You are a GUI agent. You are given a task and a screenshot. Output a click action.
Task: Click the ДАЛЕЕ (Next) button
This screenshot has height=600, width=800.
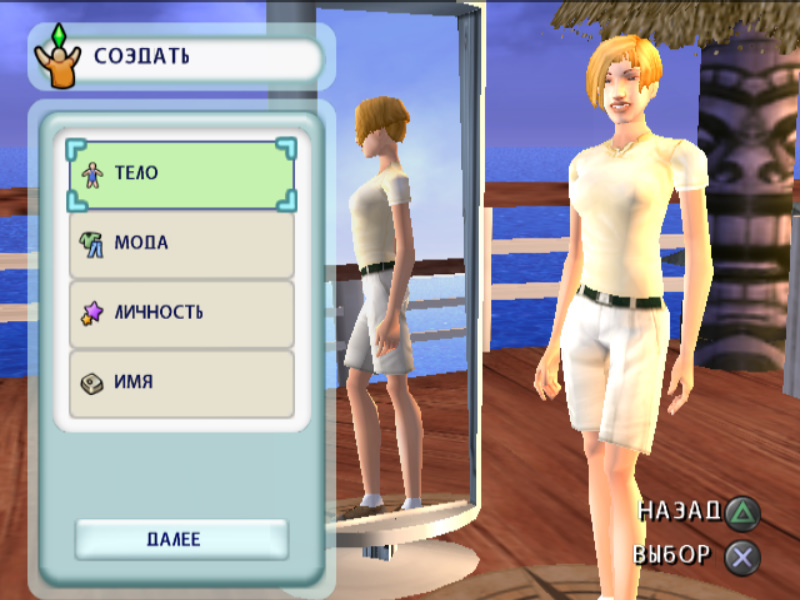[181, 539]
